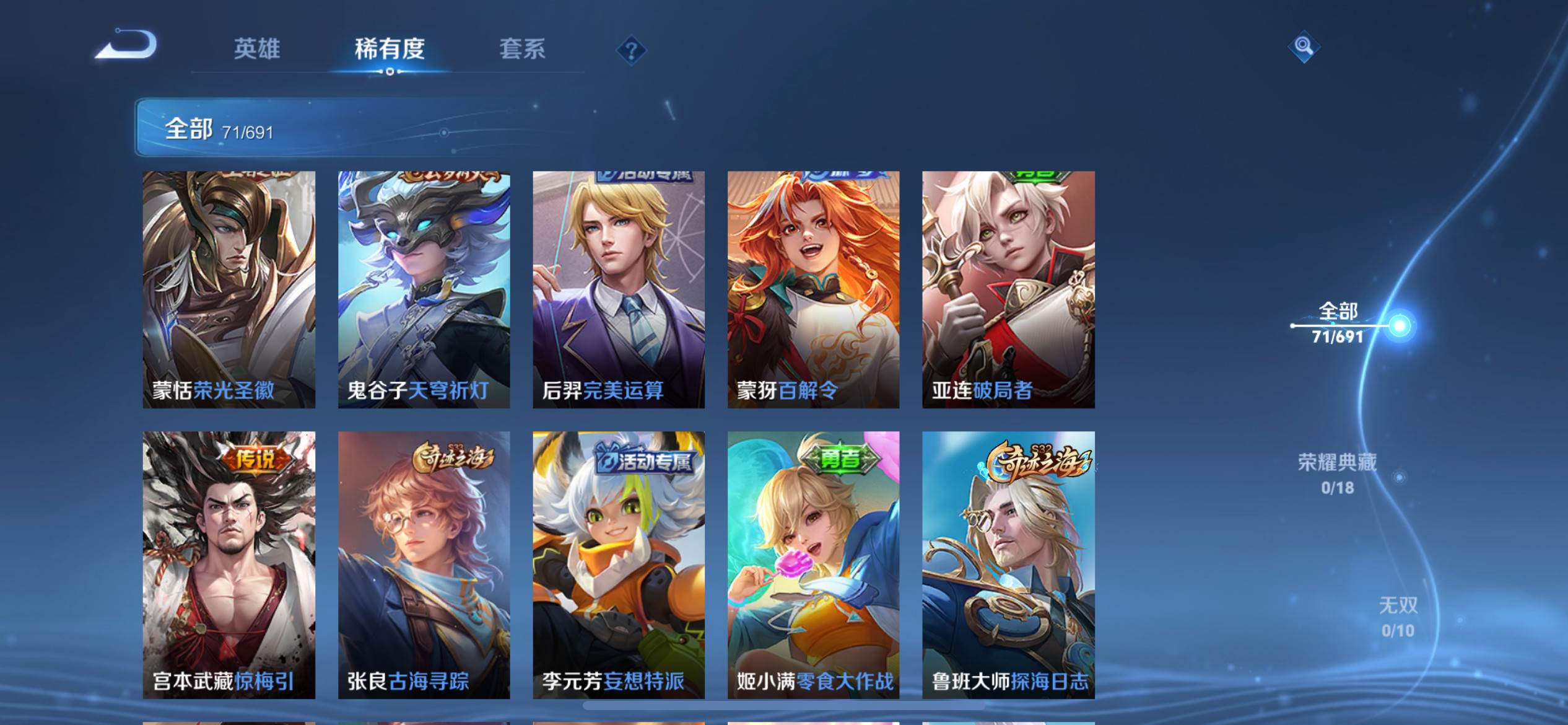View the 李元芳 妄想特派 skin card

coord(619,565)
